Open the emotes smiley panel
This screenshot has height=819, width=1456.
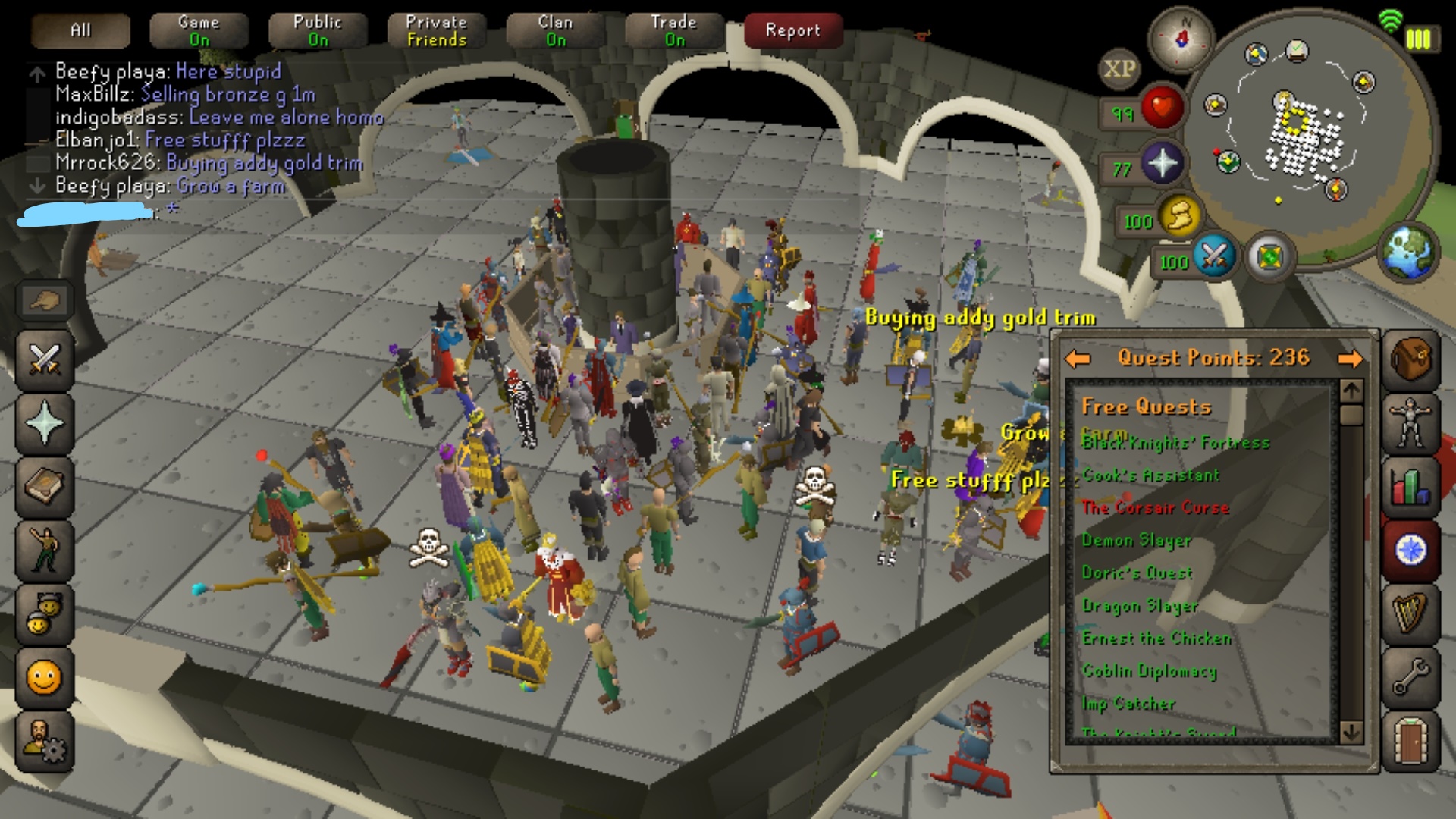pos(43,679)
